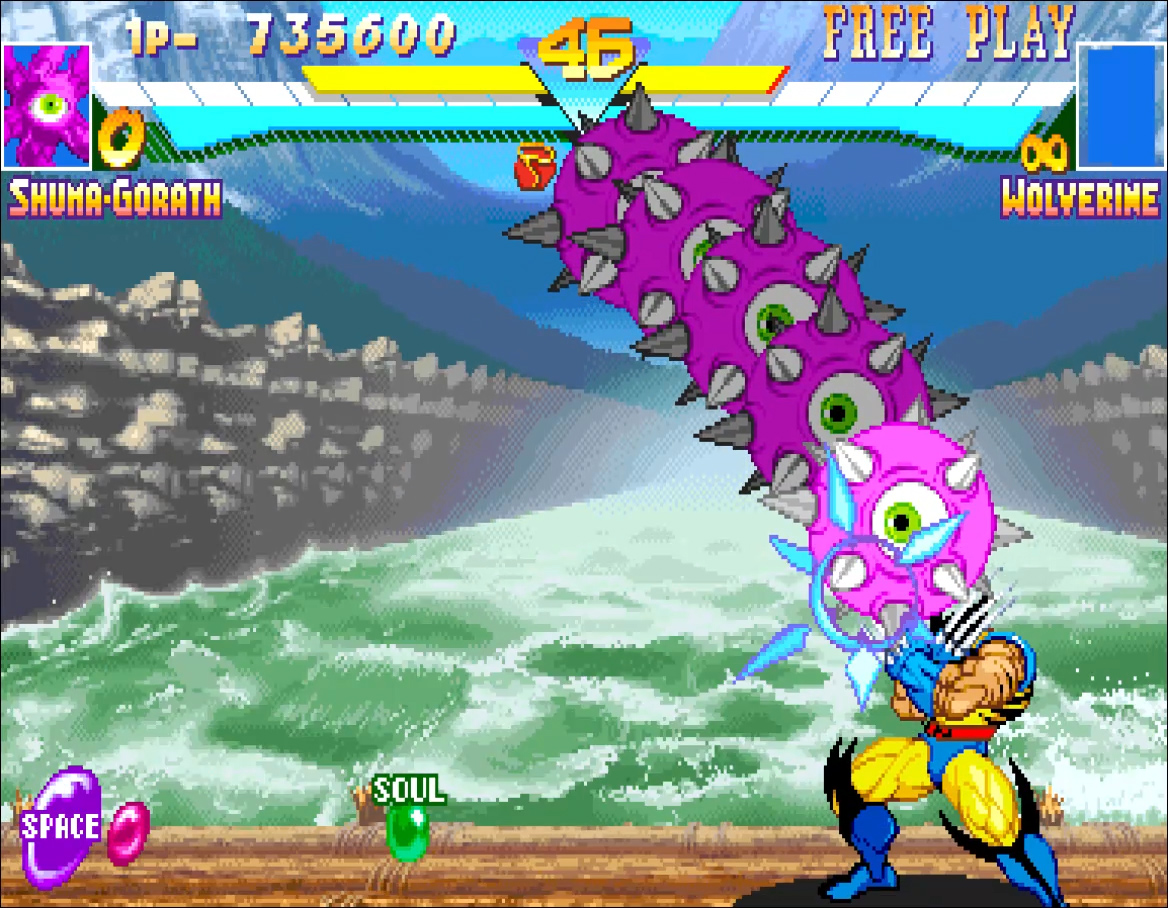Image resolution: width=1168 pixels, height=908 pixels.
Task: Select the blue Wolverine portrait box
Action: tap(1120, 105)
